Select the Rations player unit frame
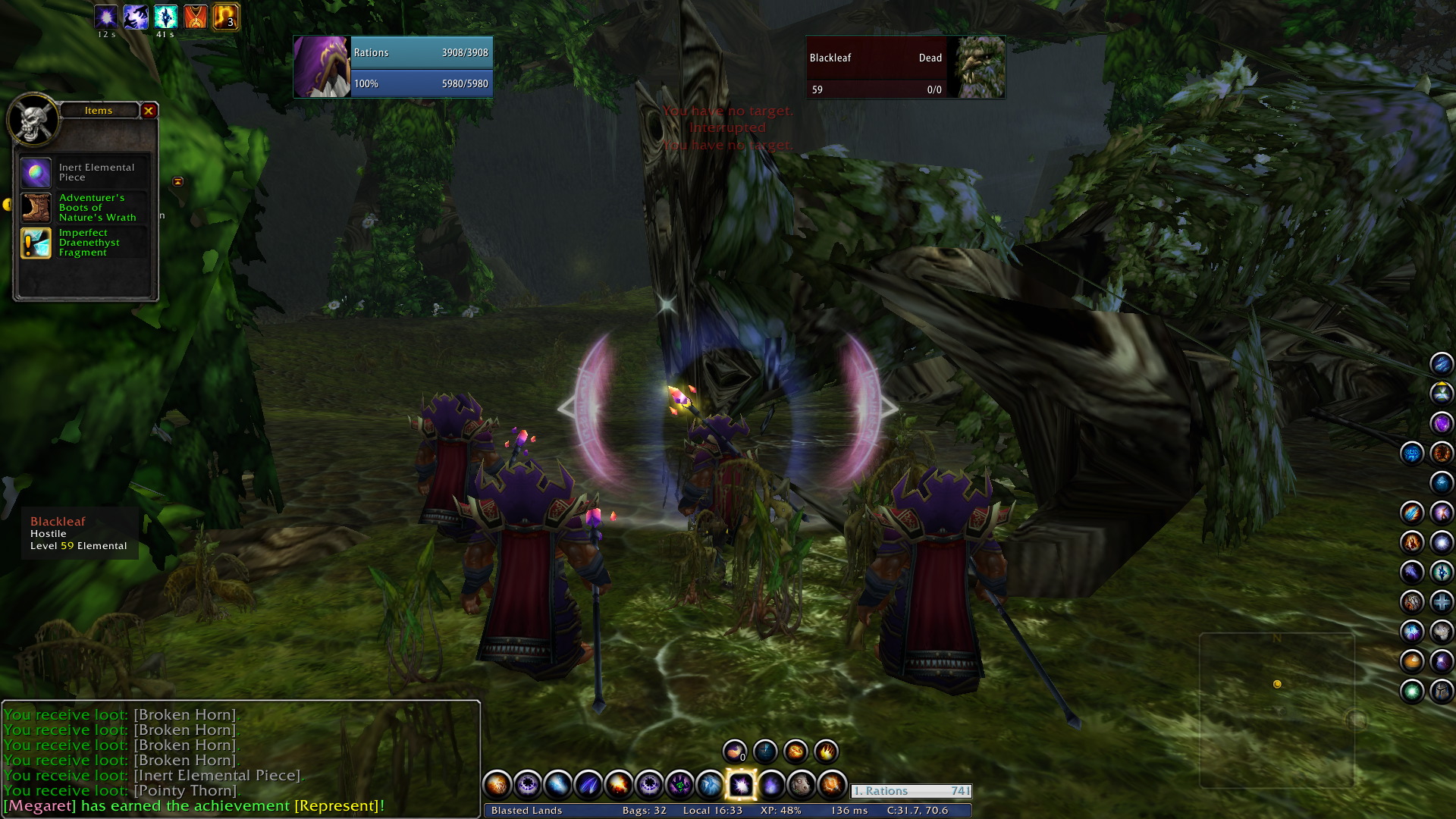The image size is (1456, 819). (393, 67)
